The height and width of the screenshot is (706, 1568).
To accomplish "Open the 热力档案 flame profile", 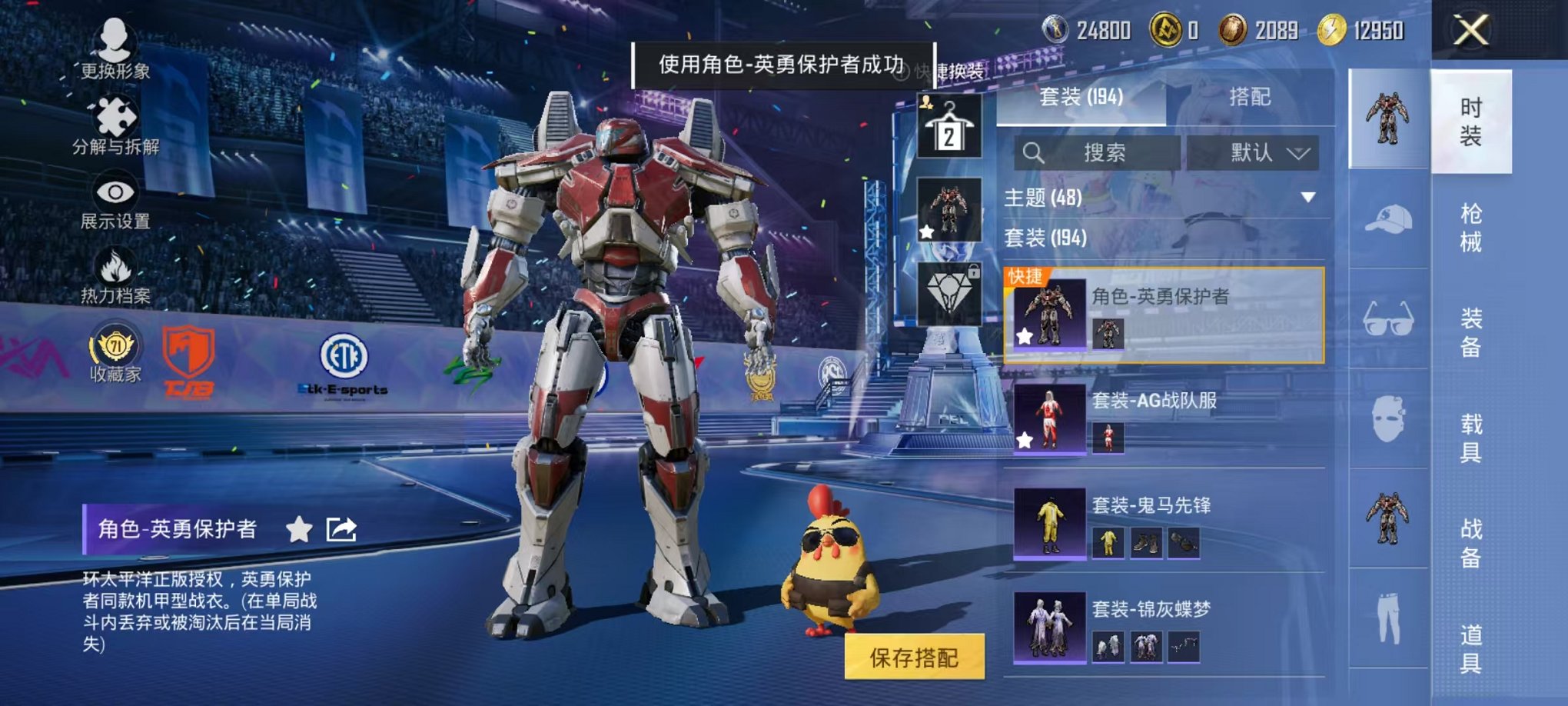I will coord(115,276).
